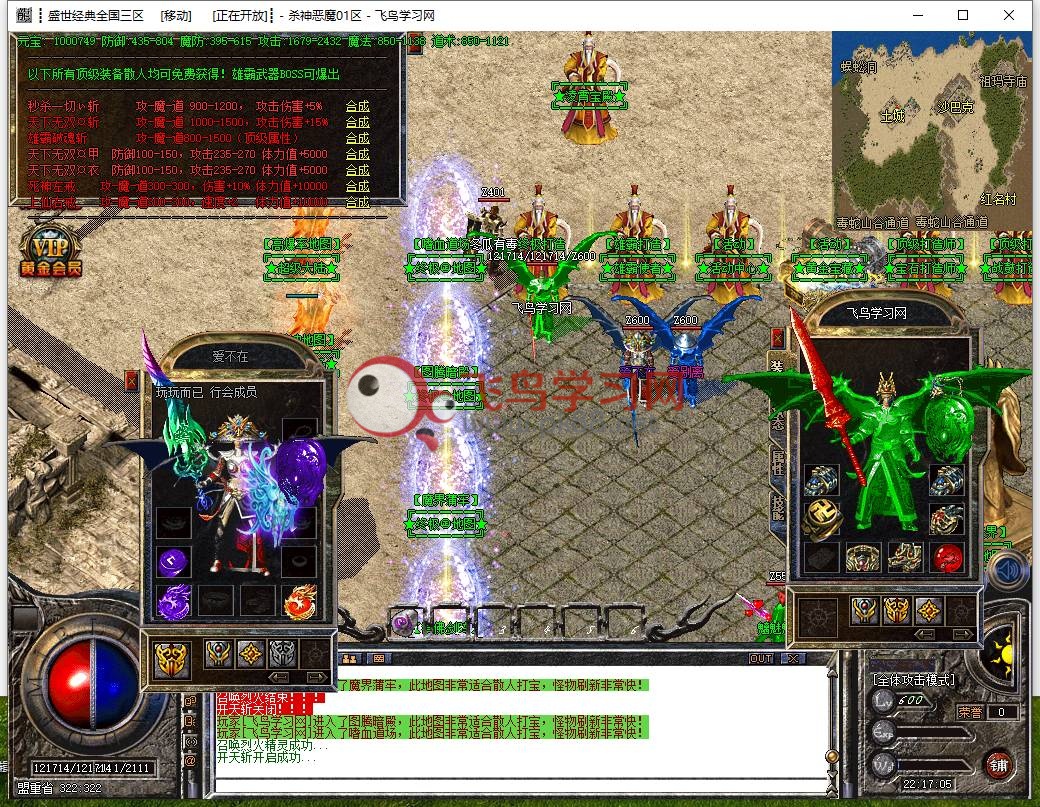
Task: Select the orange dragon emblem slot
Action: point(299,600)
